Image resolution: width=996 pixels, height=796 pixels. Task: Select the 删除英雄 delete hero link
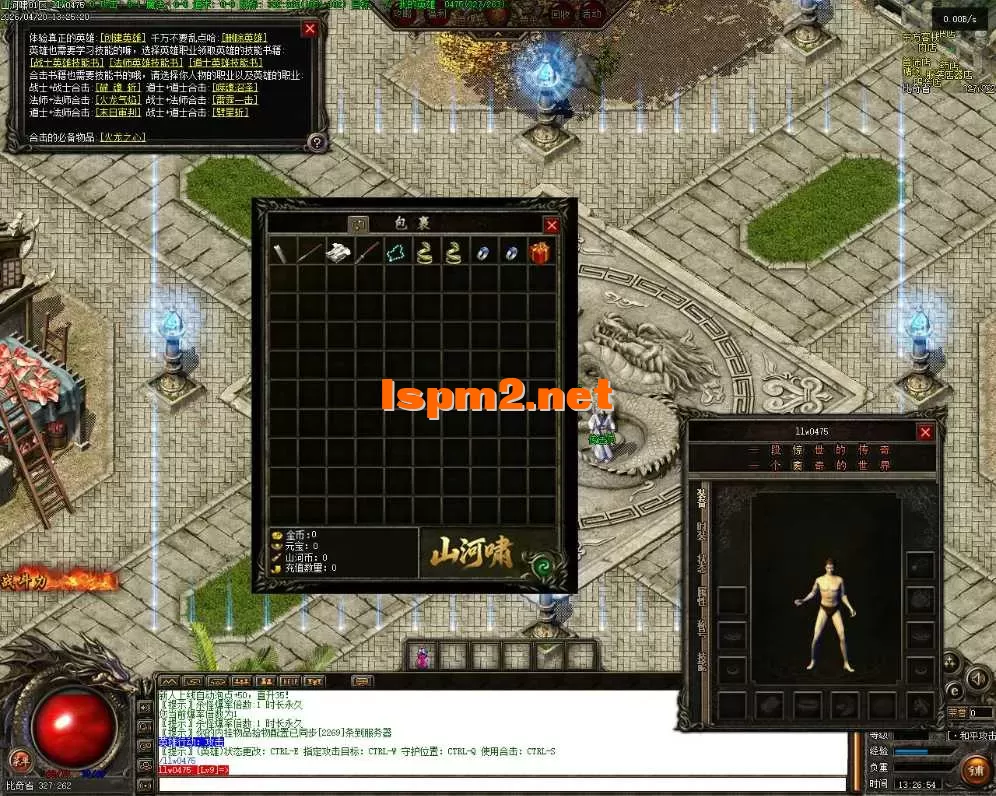pyautogui.click(x=242, y=37)
